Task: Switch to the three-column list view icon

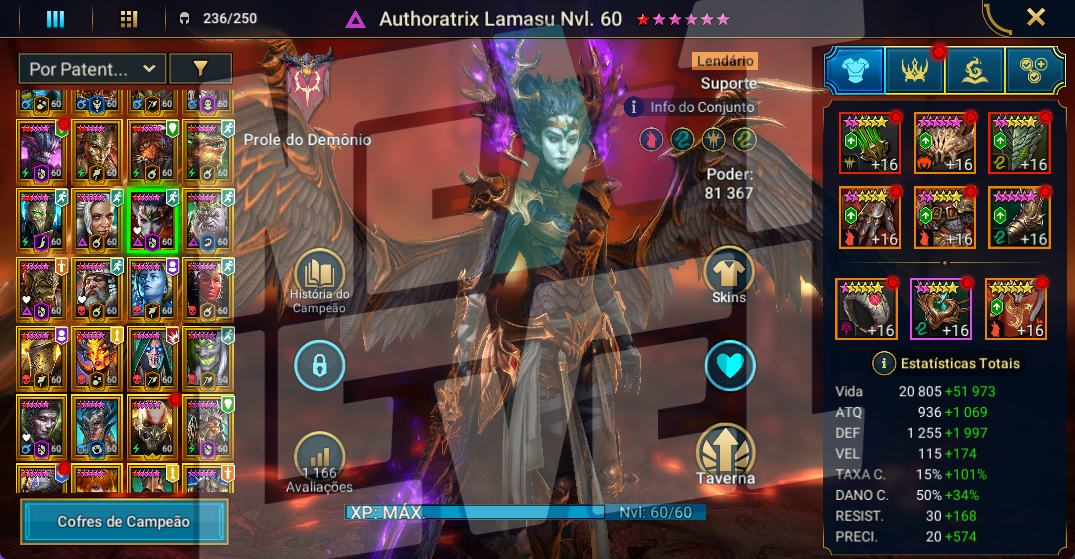Action: 56,19
